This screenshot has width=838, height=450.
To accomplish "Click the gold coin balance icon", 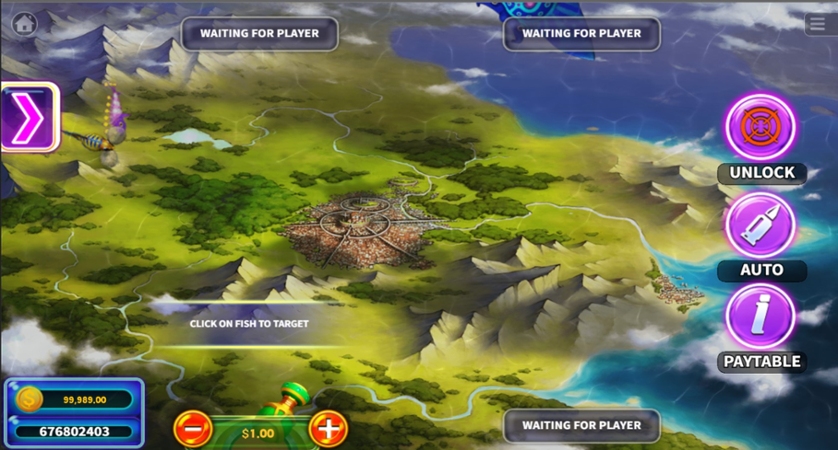I will tap(29, 400).
